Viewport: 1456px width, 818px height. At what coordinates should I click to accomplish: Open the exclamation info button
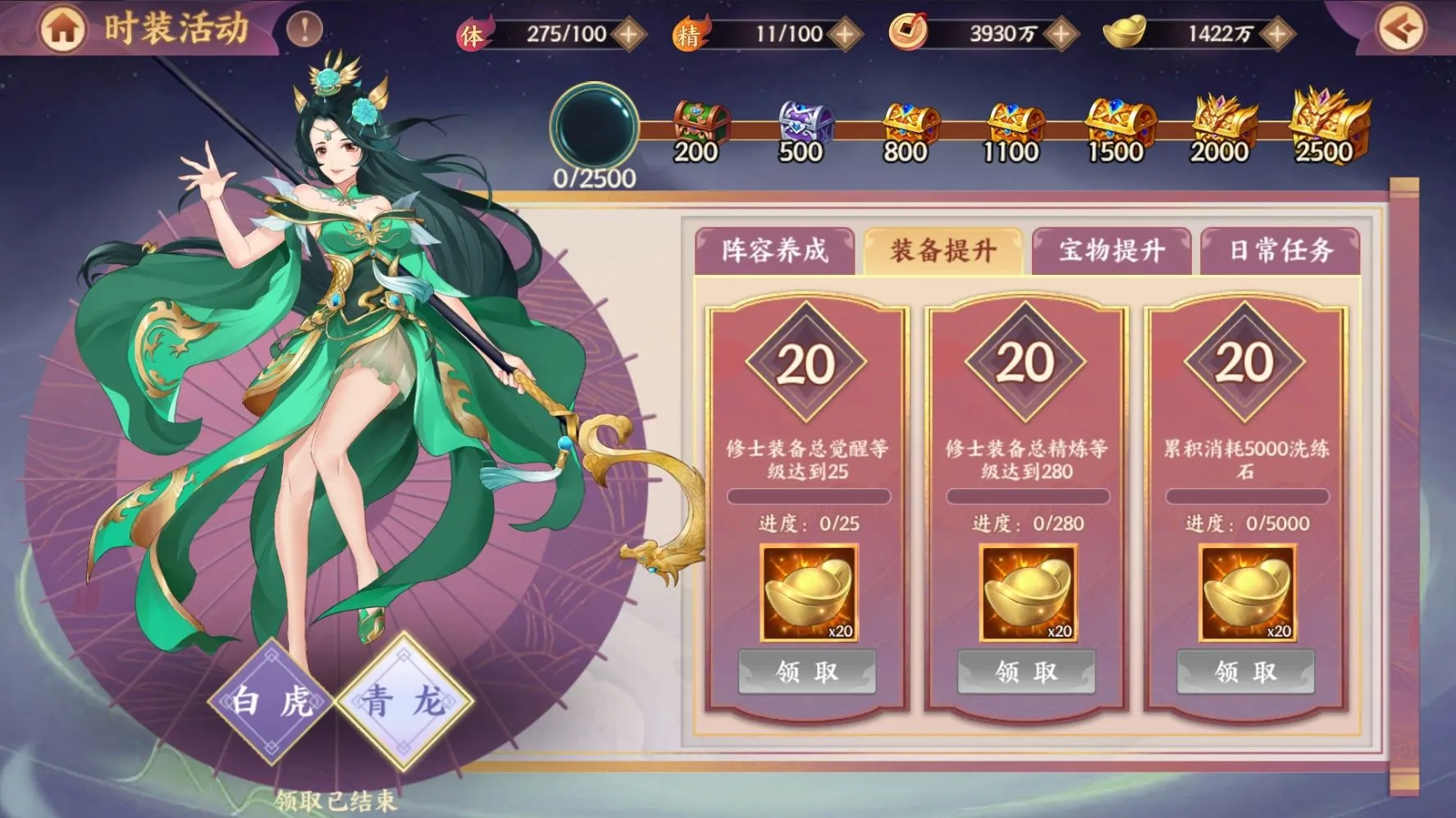point(304,30)
